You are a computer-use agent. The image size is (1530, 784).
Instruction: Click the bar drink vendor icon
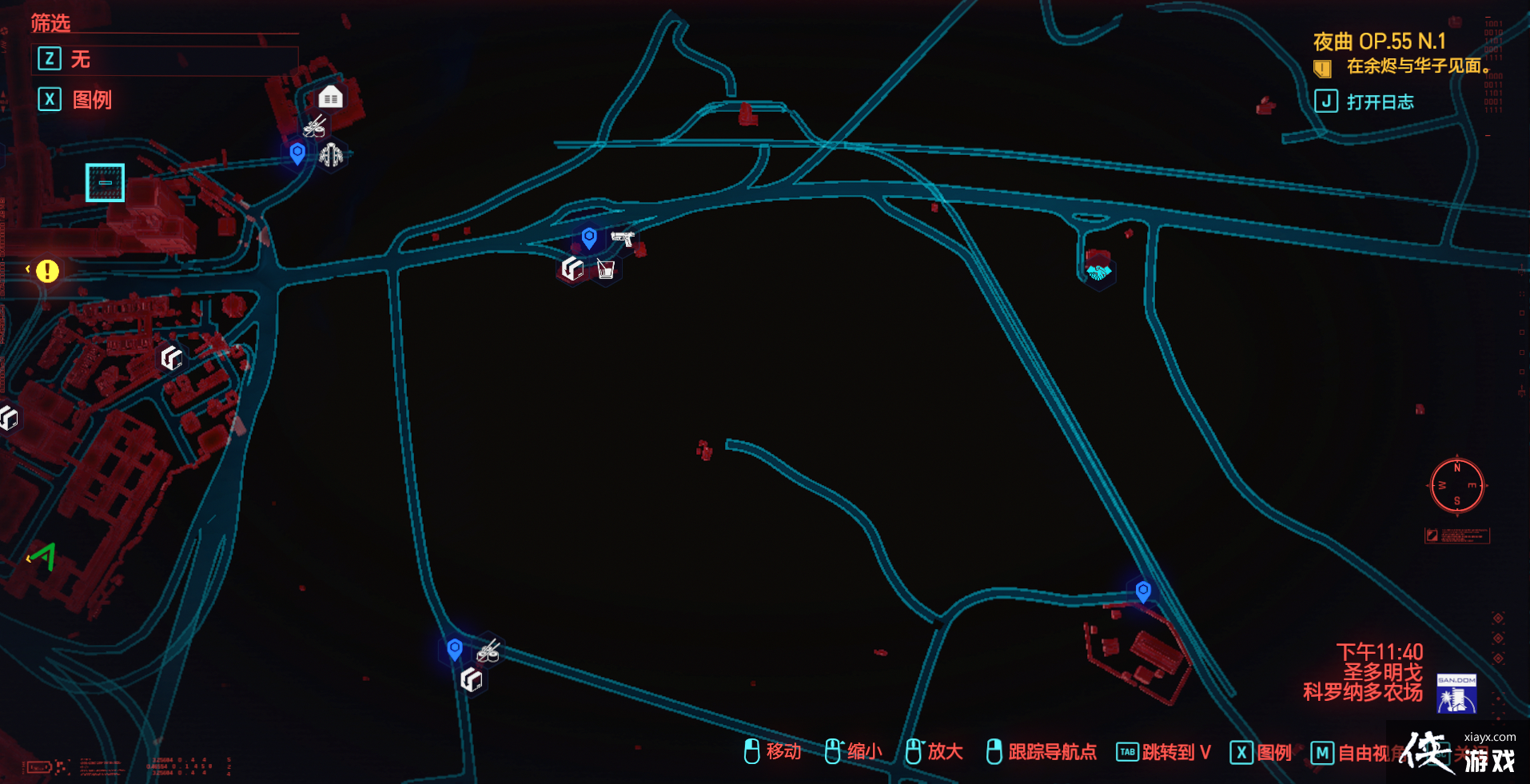coord(606,270)
